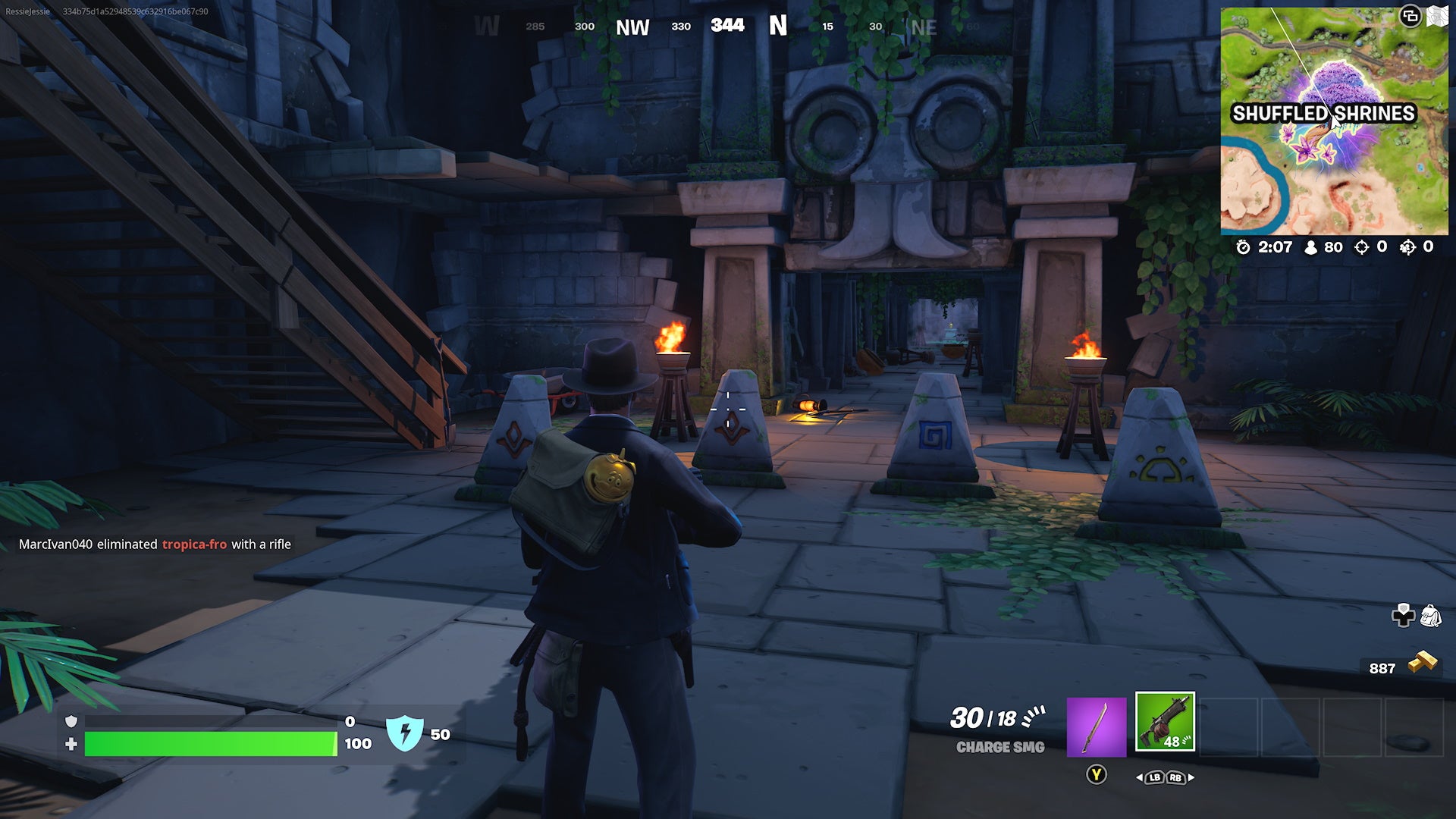
Task: Toggle the armor cross indicator near the backpack
Action: tap(1403, 616)
